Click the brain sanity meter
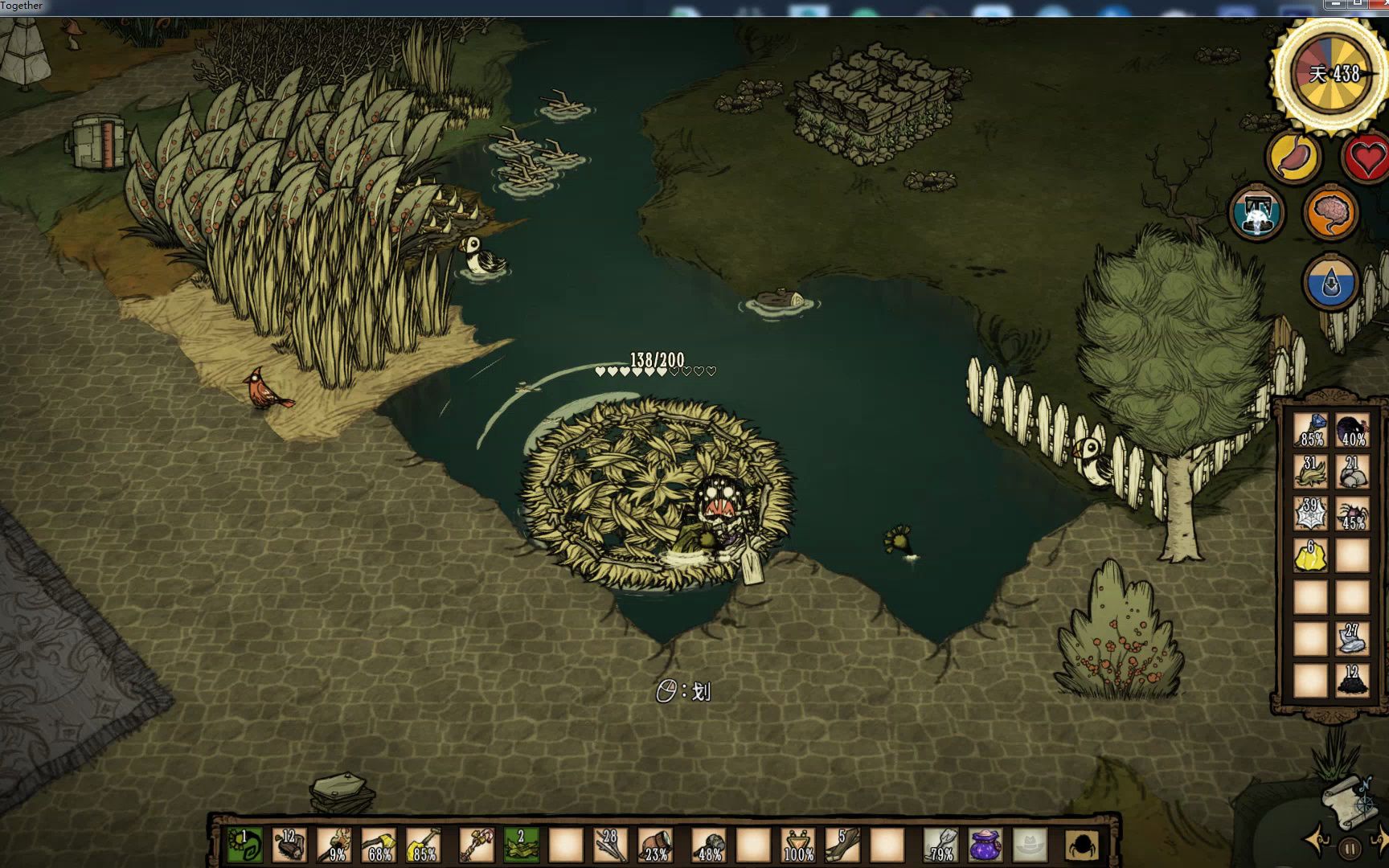Image resolution: width=1389 pixels, height=868 pixels. 1331,213
